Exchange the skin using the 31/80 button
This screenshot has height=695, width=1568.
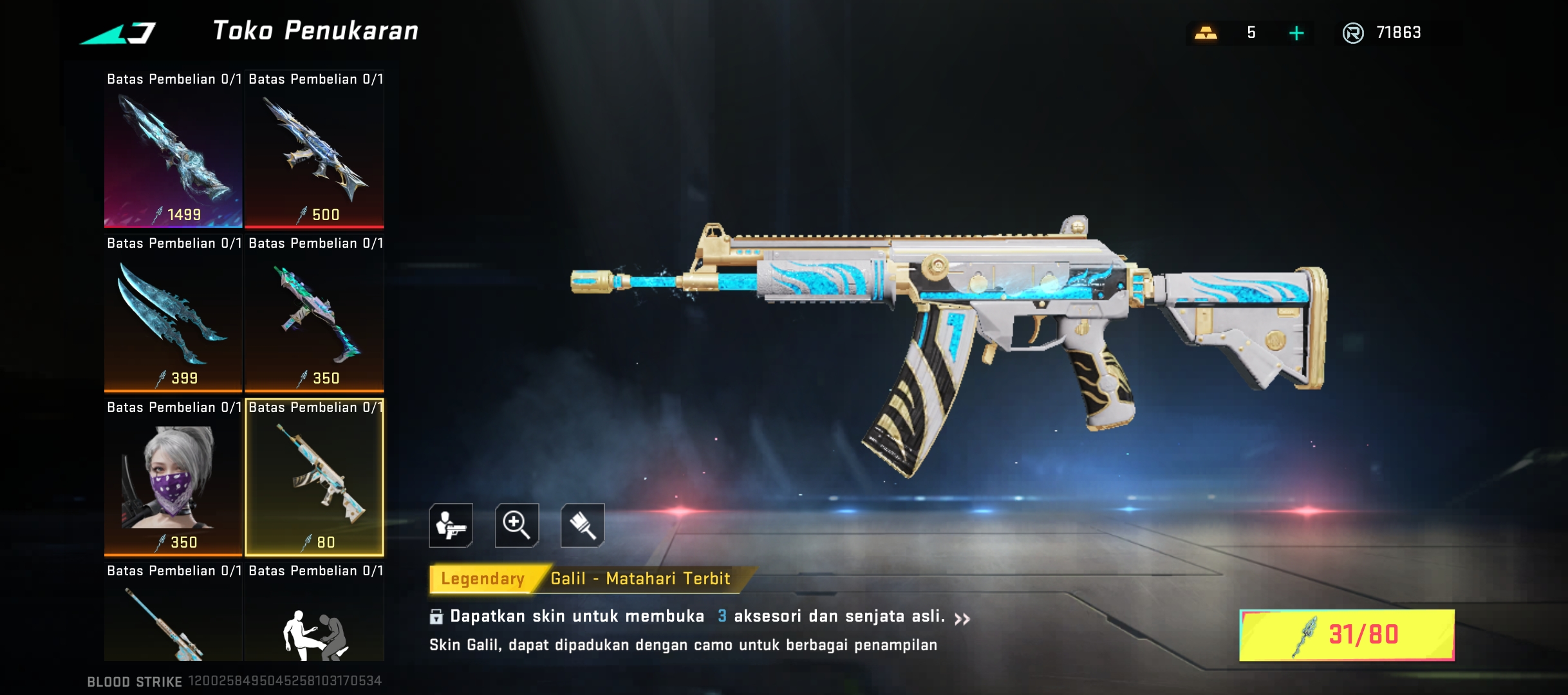coord(1347,635)
